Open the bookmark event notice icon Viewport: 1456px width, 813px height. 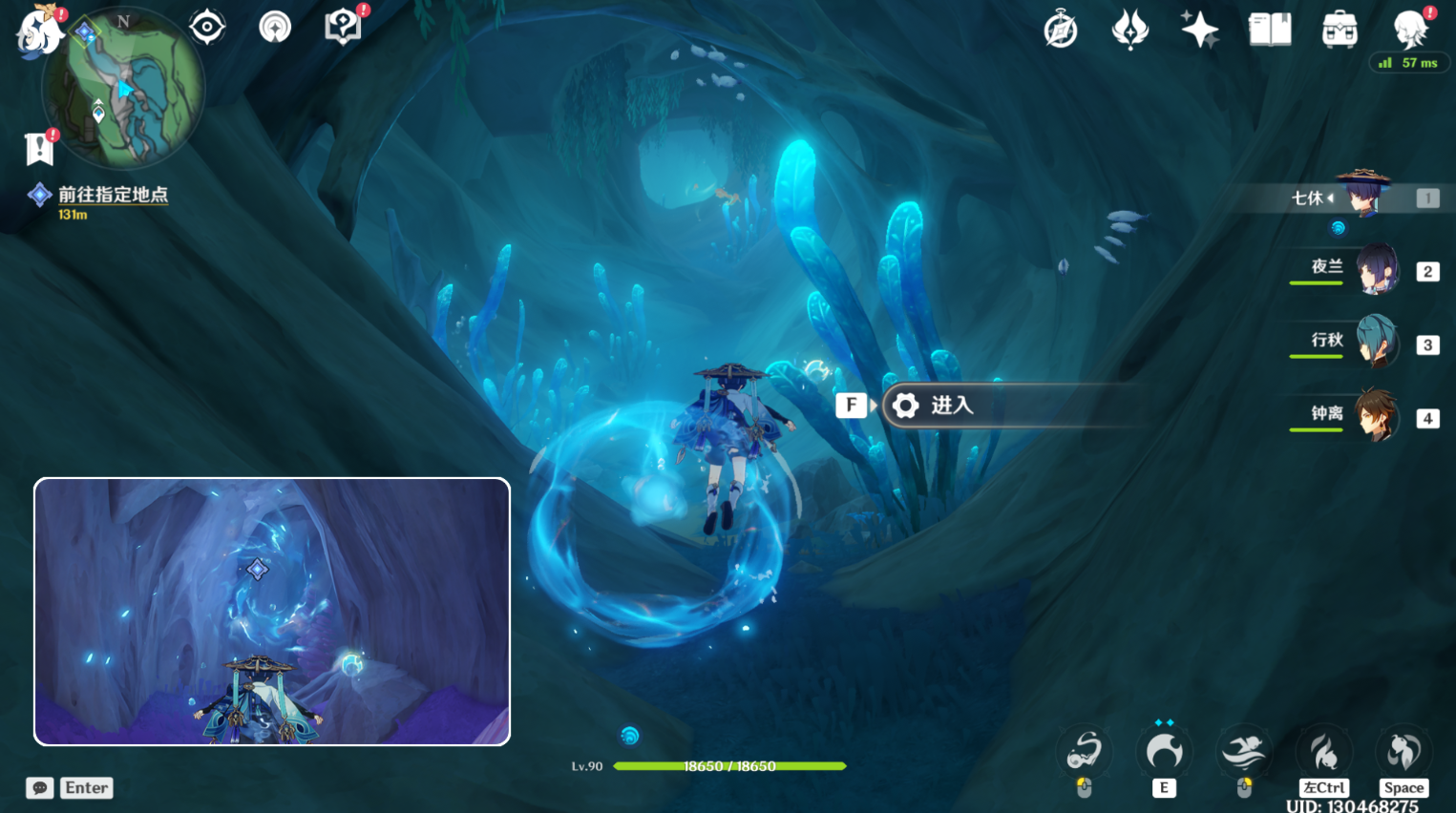pos(39,148)
